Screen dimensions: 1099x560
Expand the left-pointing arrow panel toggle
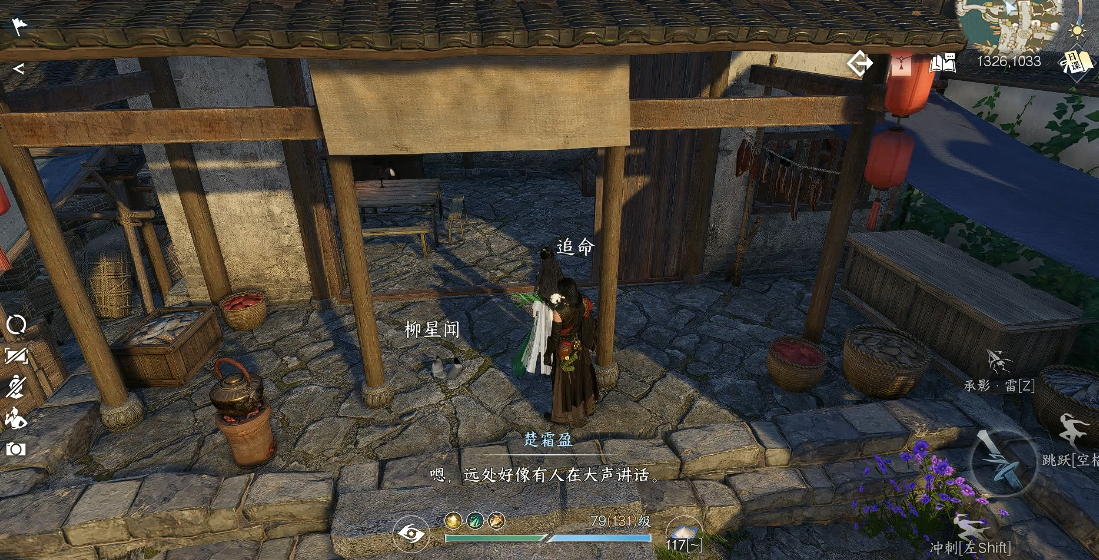[x=18, y=69]
